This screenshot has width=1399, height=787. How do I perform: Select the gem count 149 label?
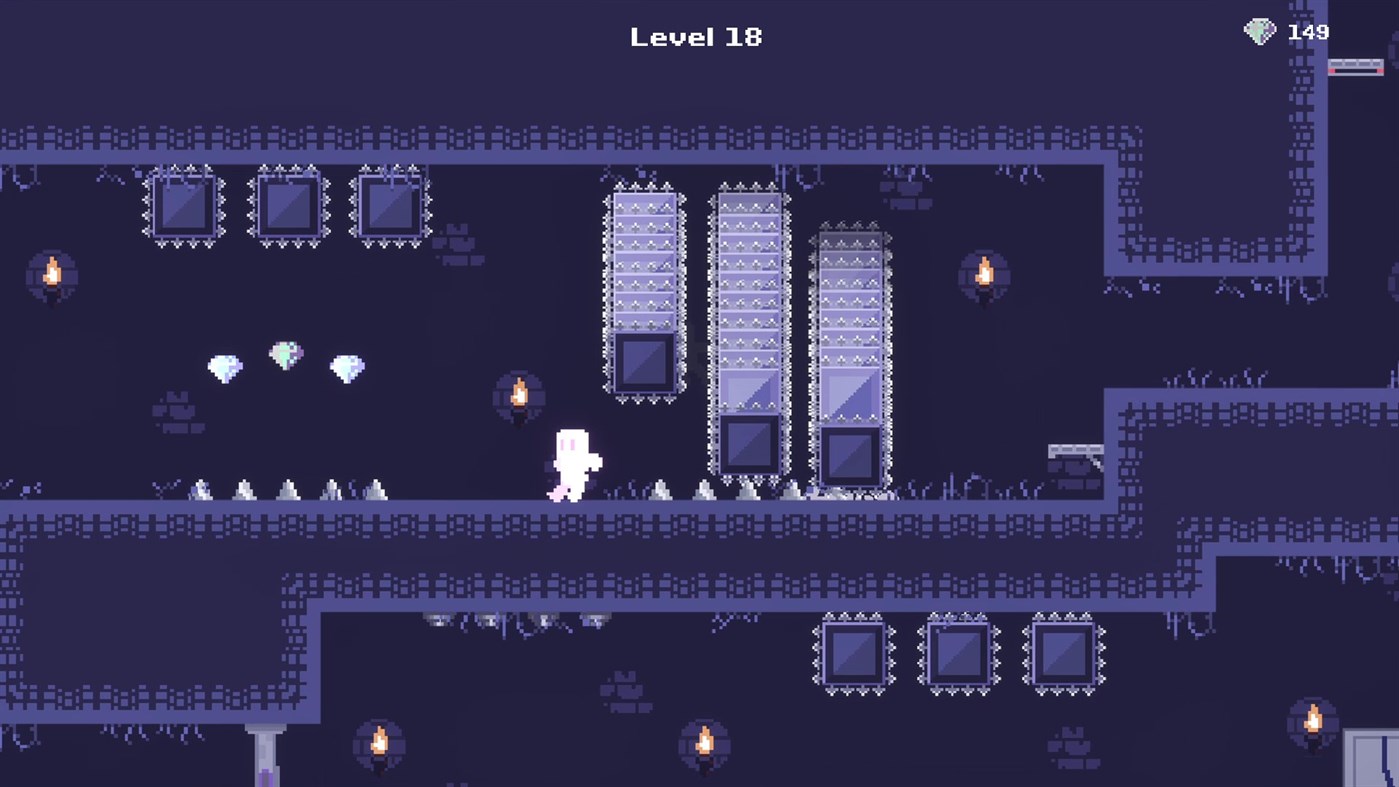[x=1307, y=31]
